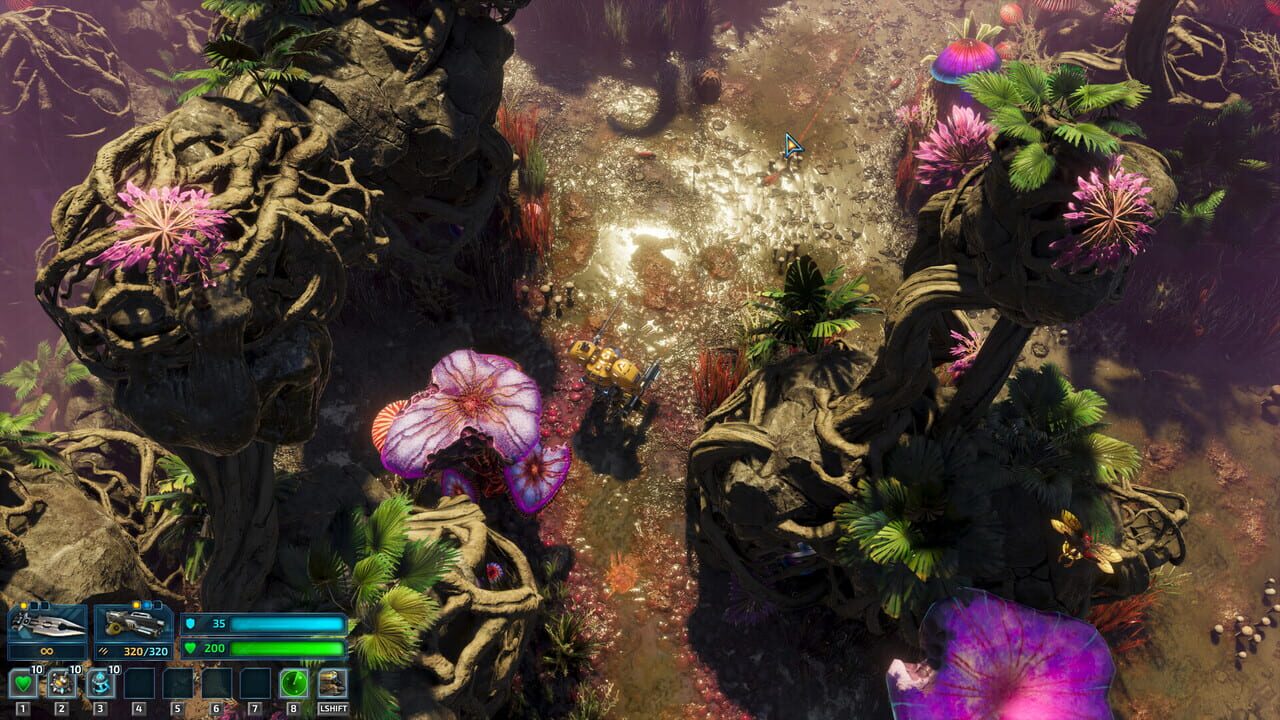Click the green heart icon on the health bar
The width and height of the screenshot is (1280, 720).
point(190,648)
